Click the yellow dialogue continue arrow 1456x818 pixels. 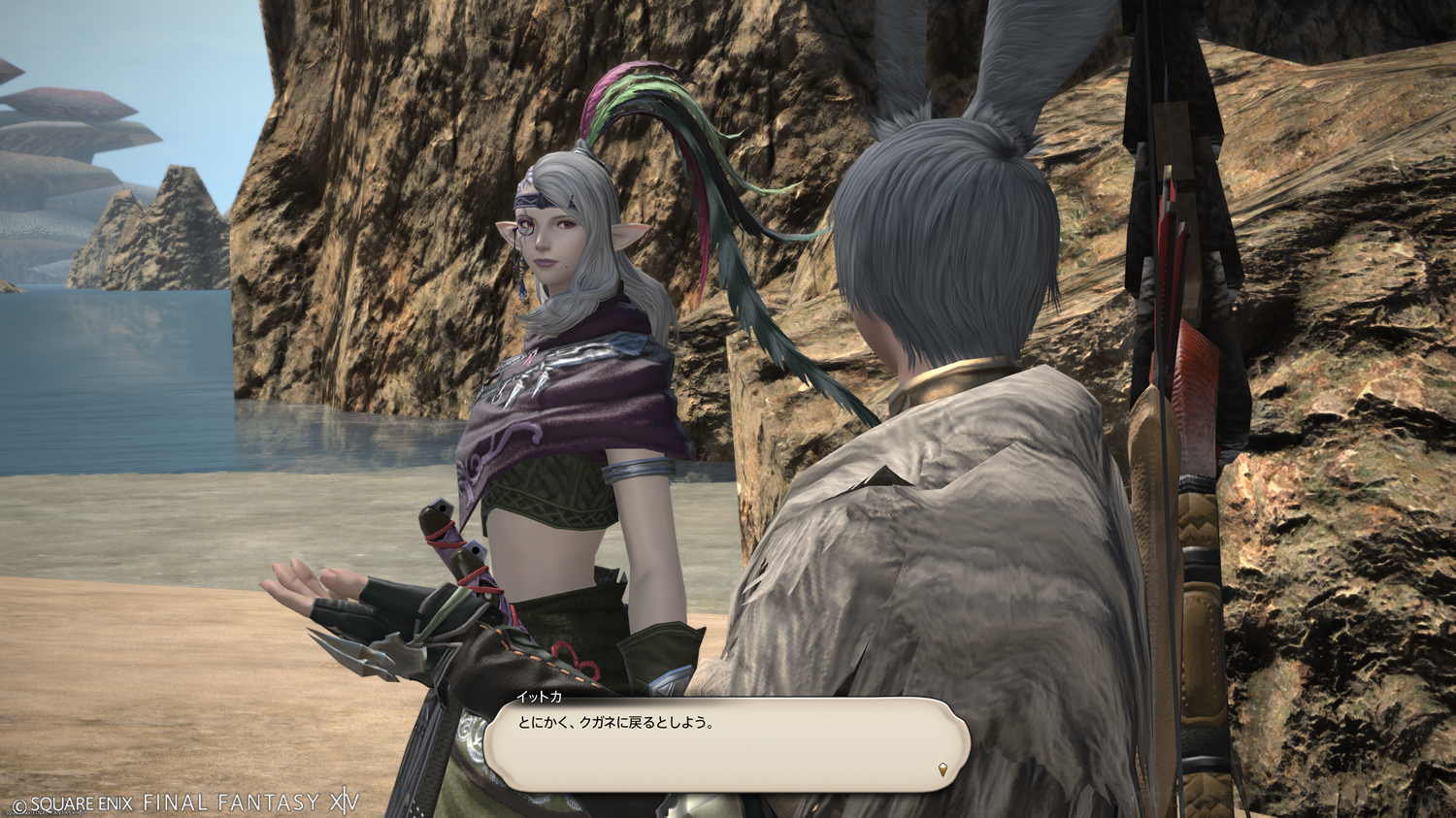(943, 770)
